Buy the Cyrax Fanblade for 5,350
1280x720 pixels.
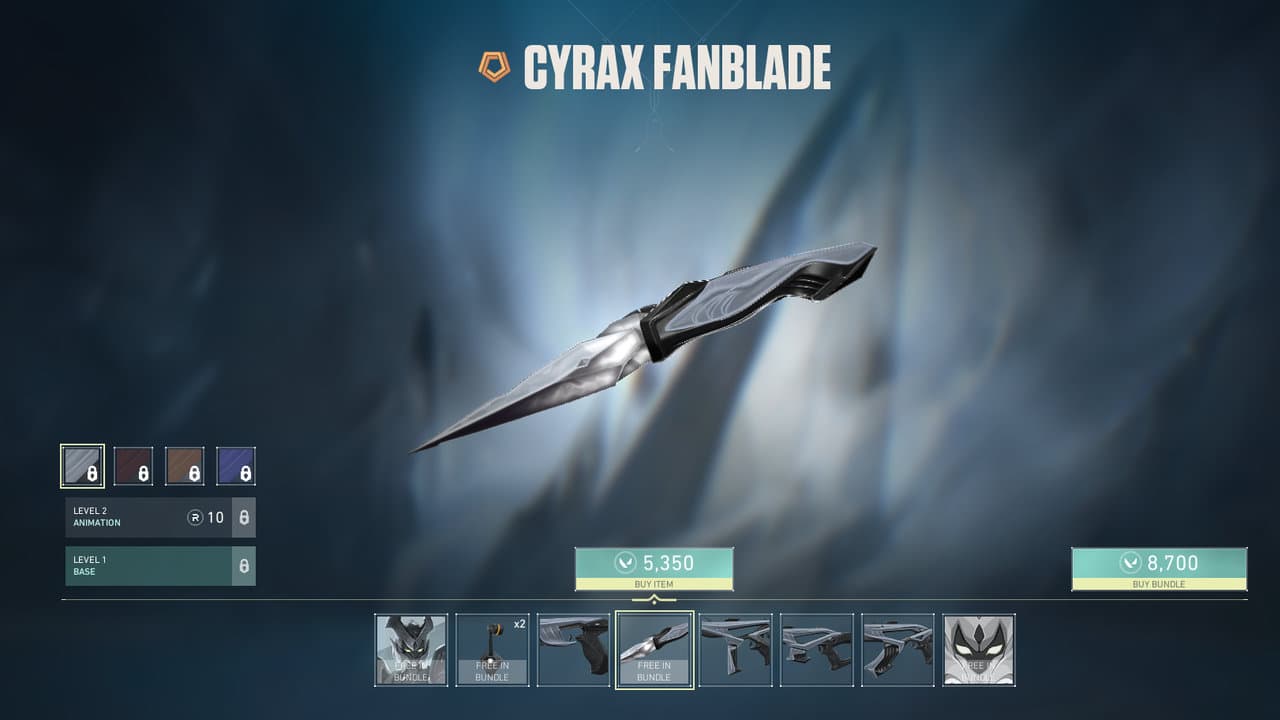click(654, 568)
